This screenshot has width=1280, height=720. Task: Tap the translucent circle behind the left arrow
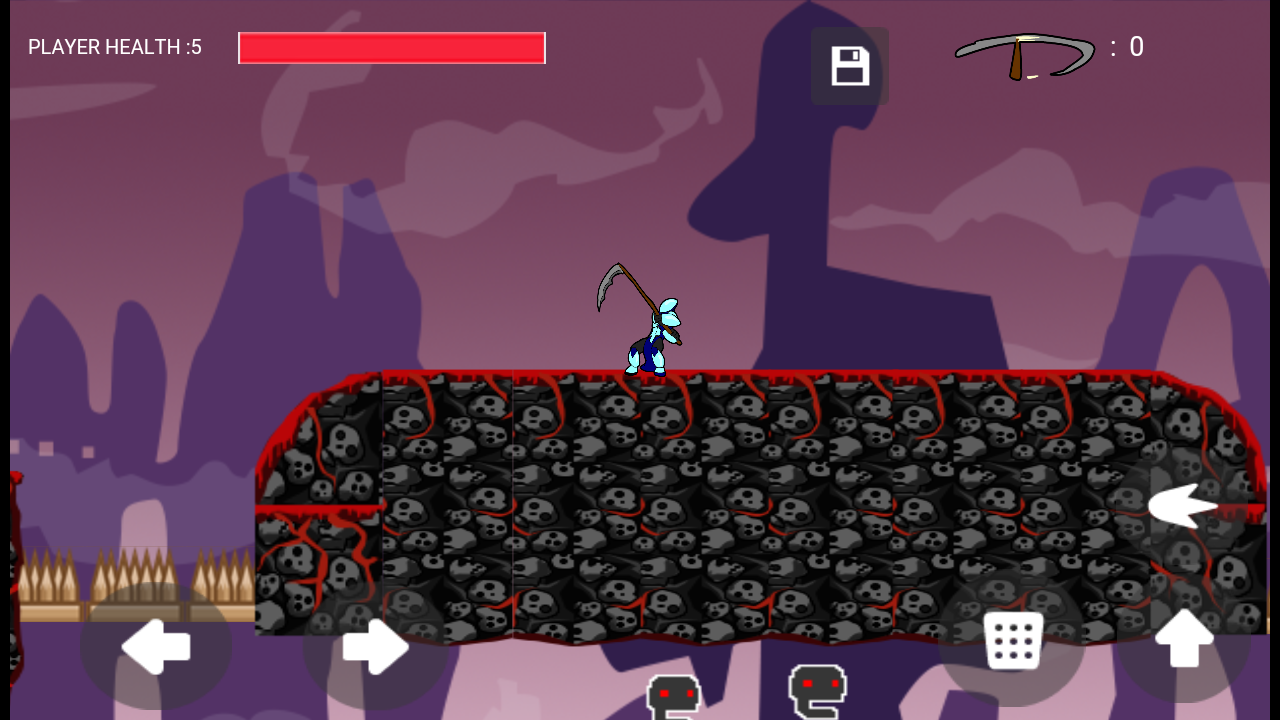(x=157, y=648)
